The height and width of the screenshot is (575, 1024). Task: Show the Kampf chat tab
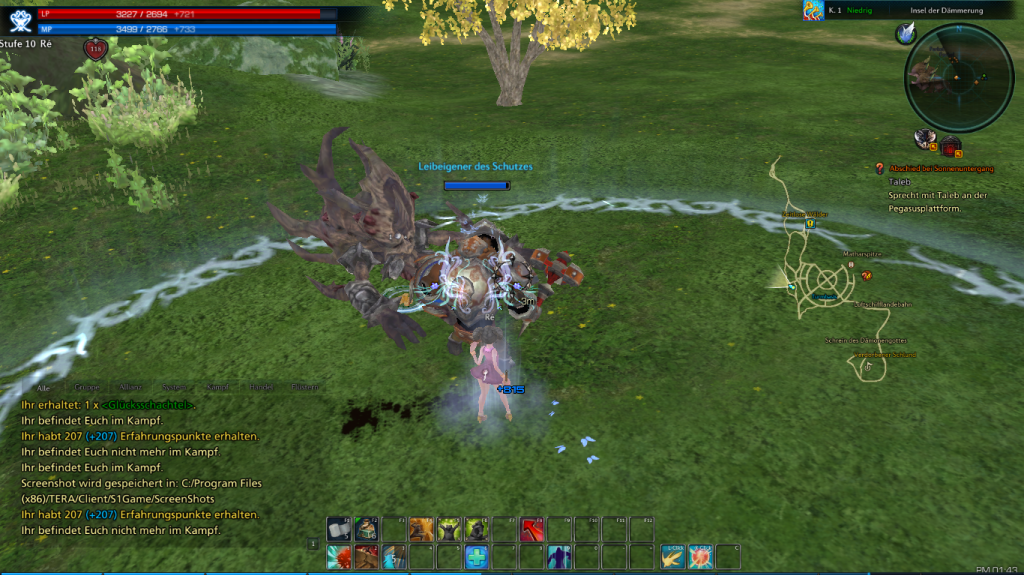tap(217, 387)
